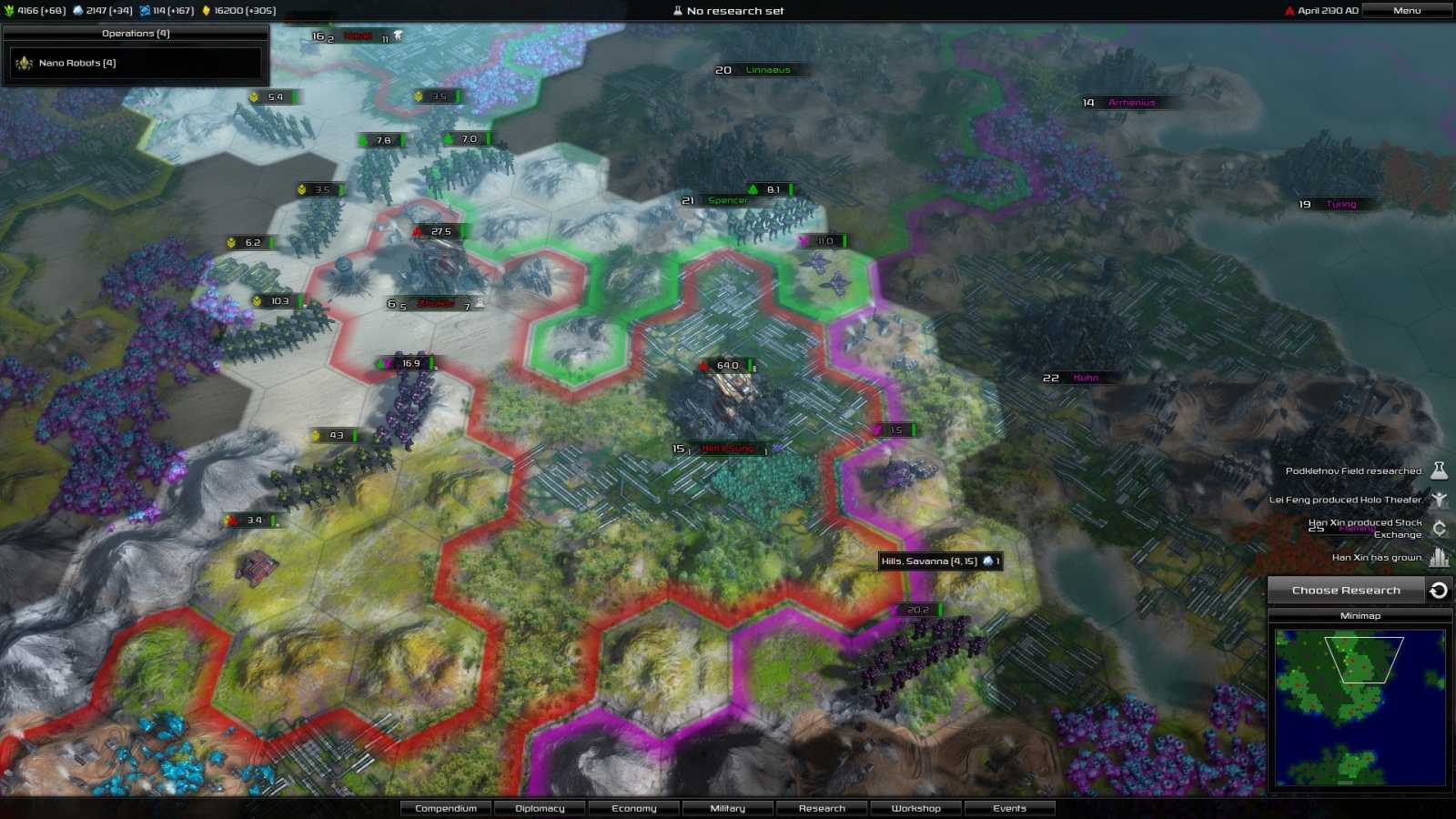
Task: Open the Workshop screen
Action: [915, 808]
